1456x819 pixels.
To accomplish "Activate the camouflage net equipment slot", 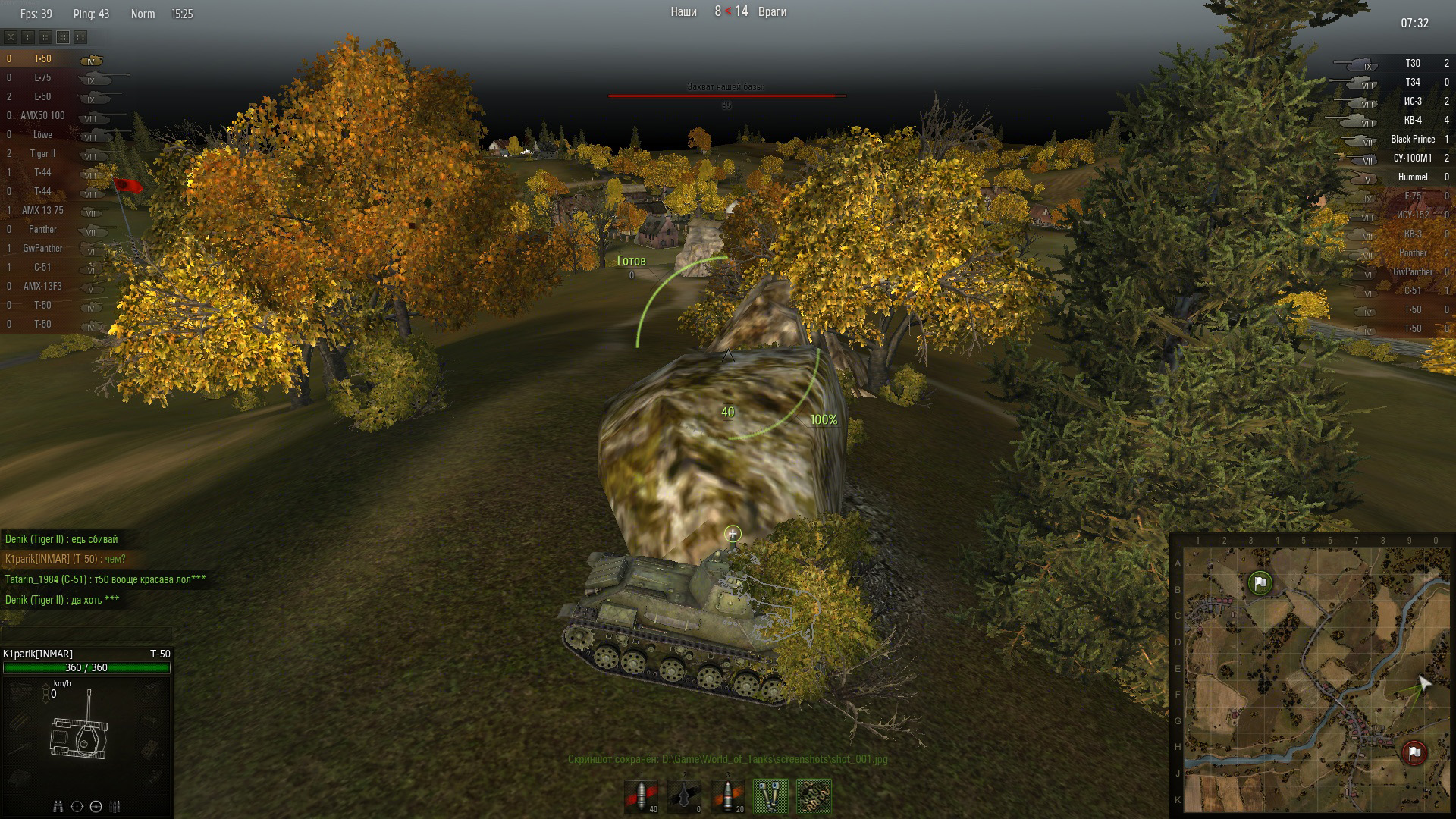I will pos(814,796).
